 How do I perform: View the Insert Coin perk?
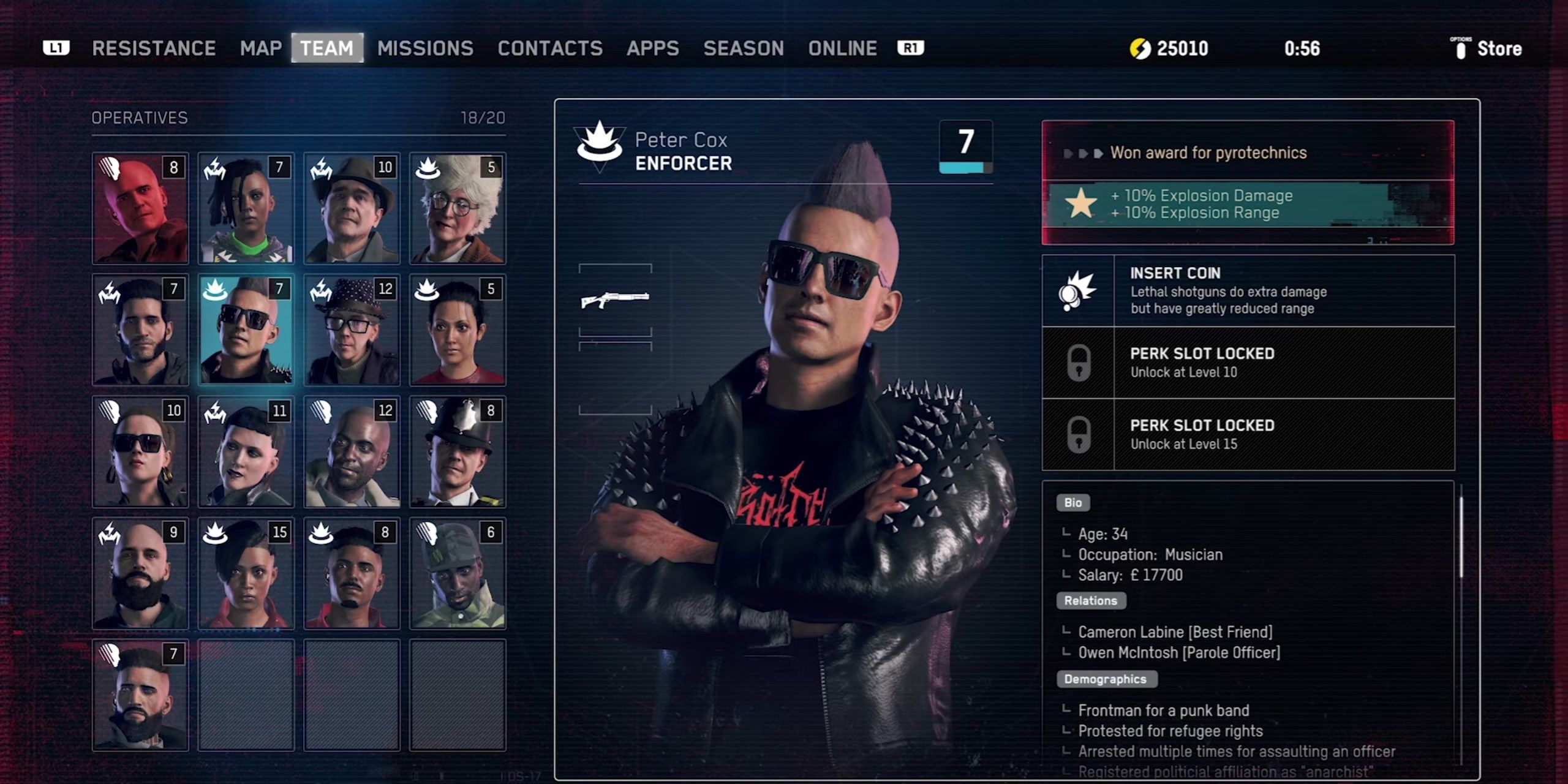click(1248, 291)
